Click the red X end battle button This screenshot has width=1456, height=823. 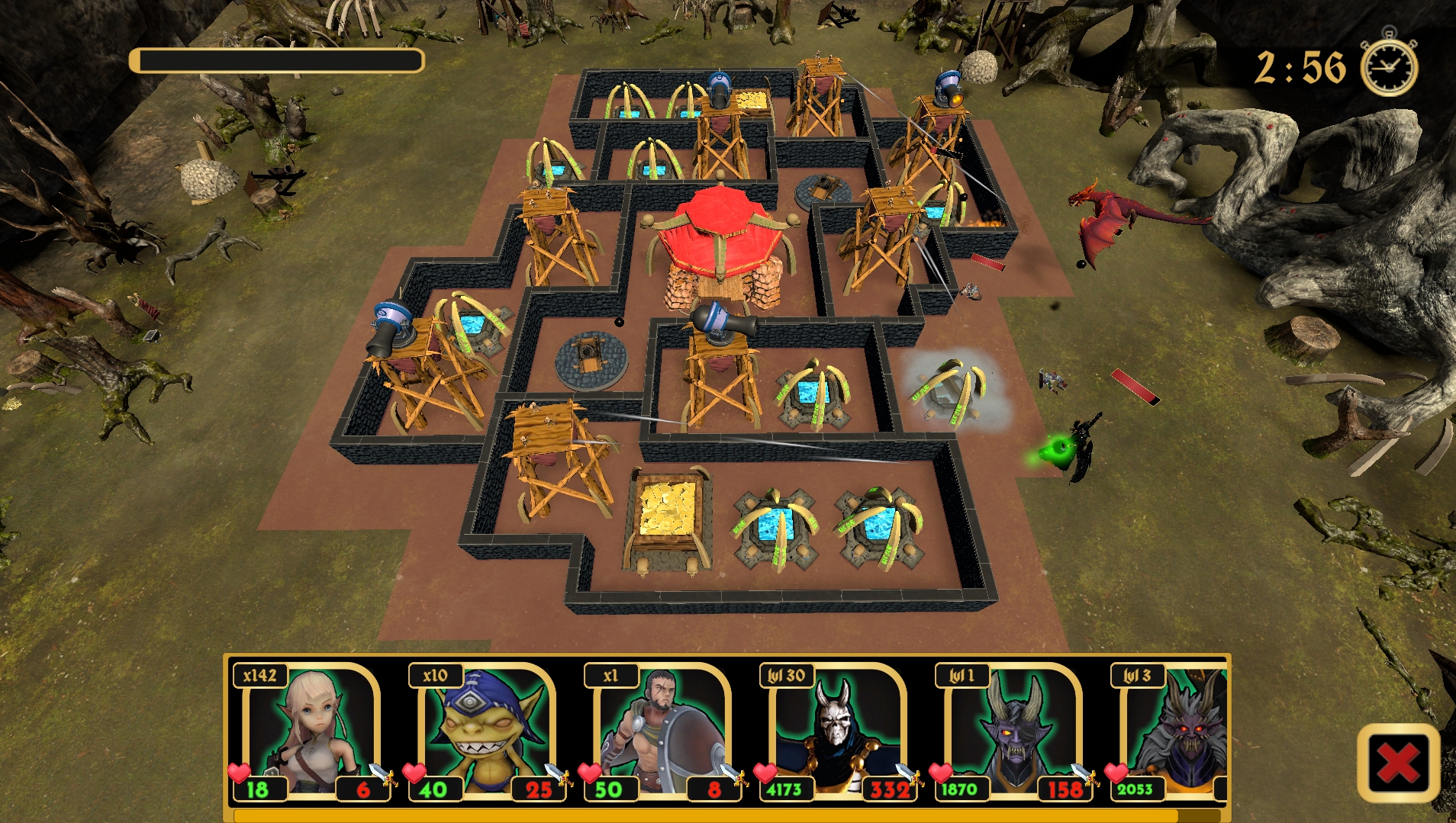coord(1398,763)
